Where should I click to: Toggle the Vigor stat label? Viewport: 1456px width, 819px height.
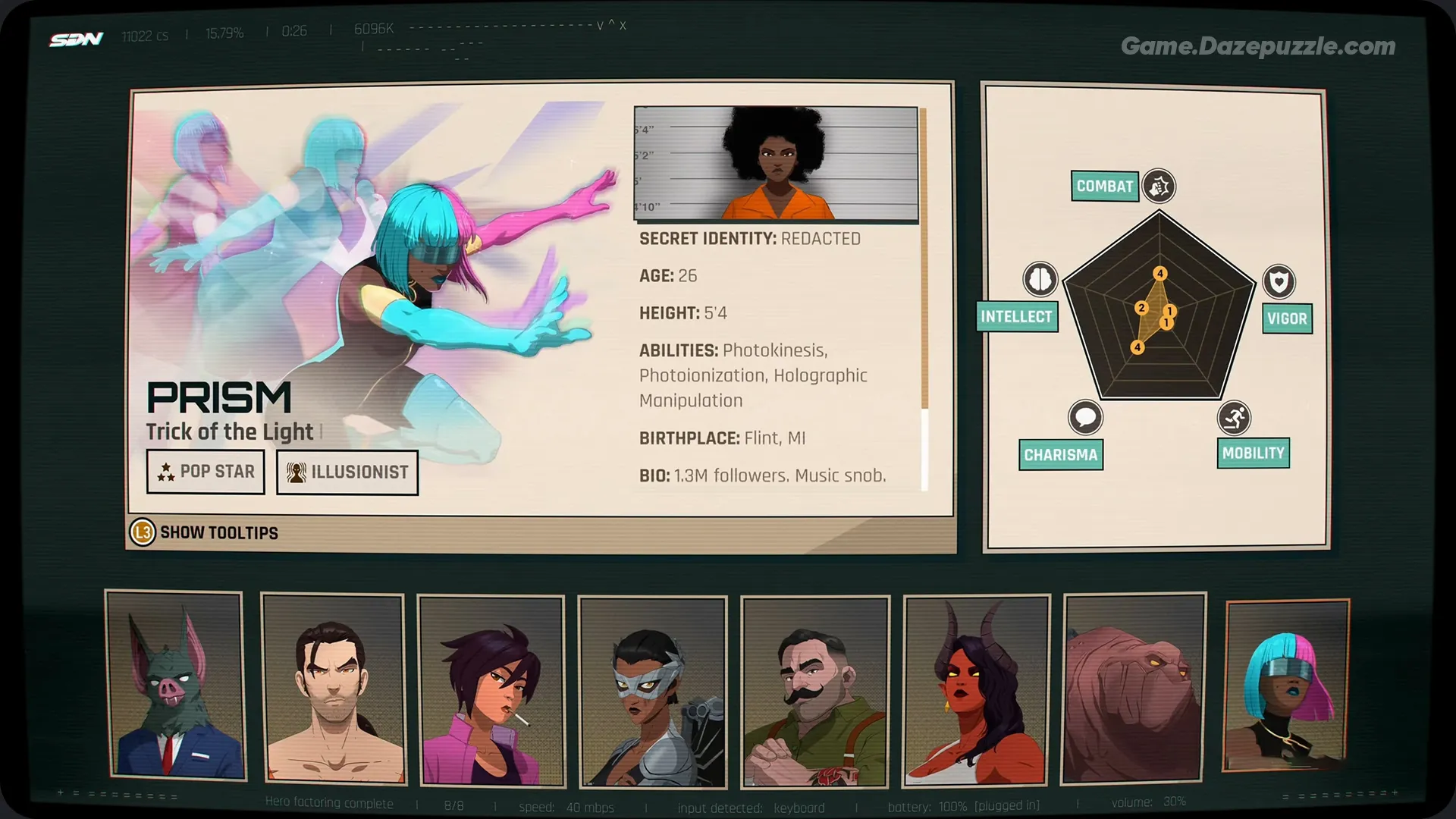coord(1287,318)
